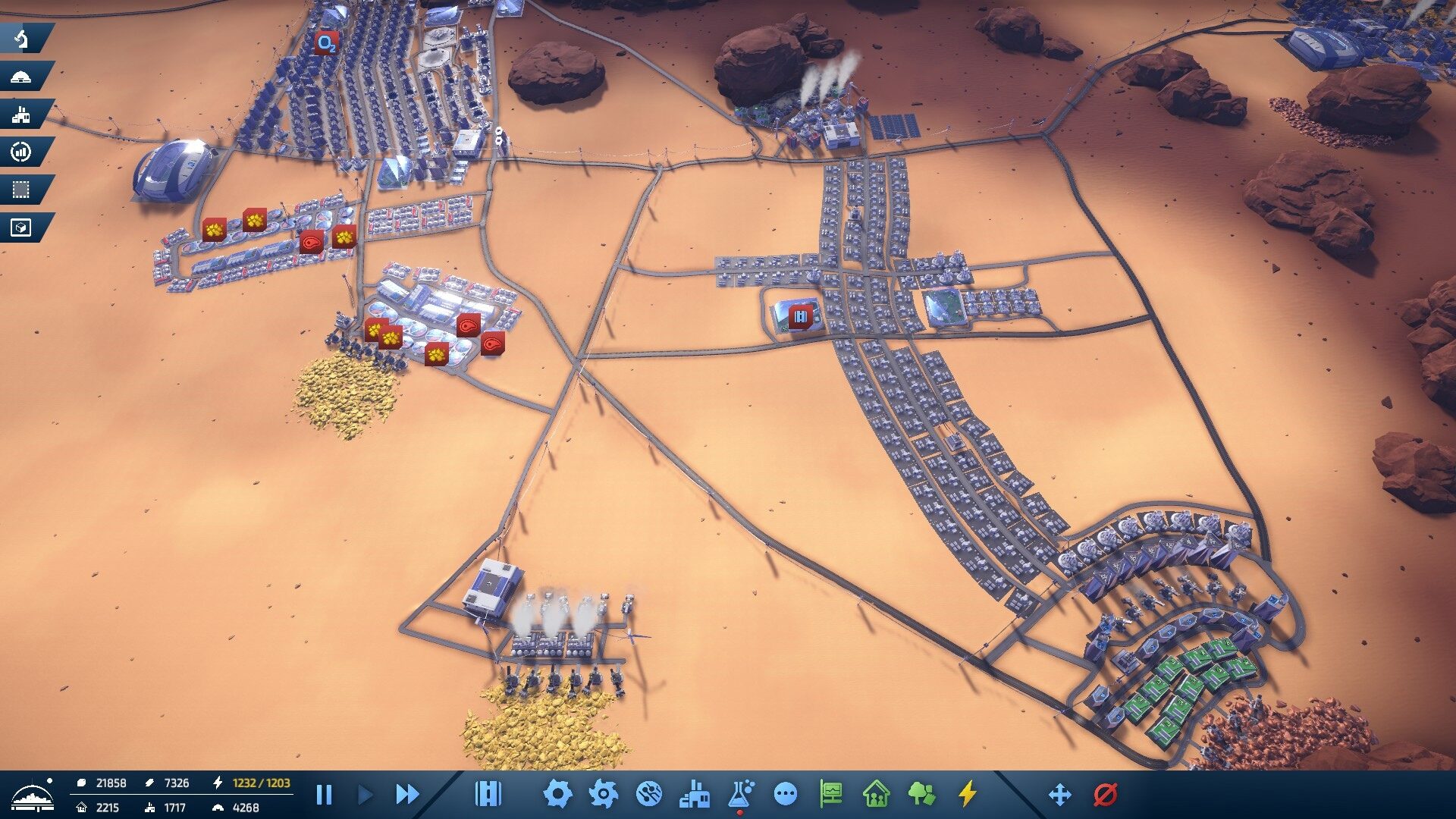Click the colony dome emblem

click(x=33, y=795)
